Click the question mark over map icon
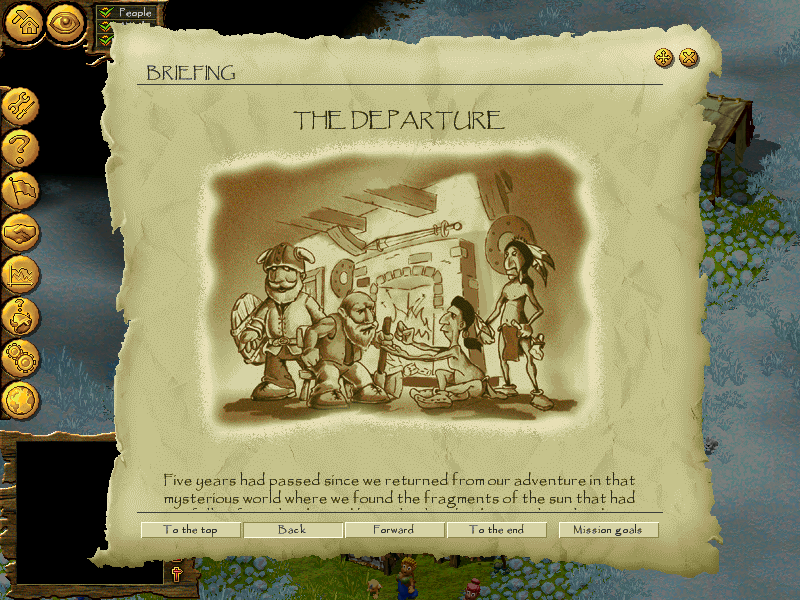The width and height of the screenshot is (800, 600). 20,316
